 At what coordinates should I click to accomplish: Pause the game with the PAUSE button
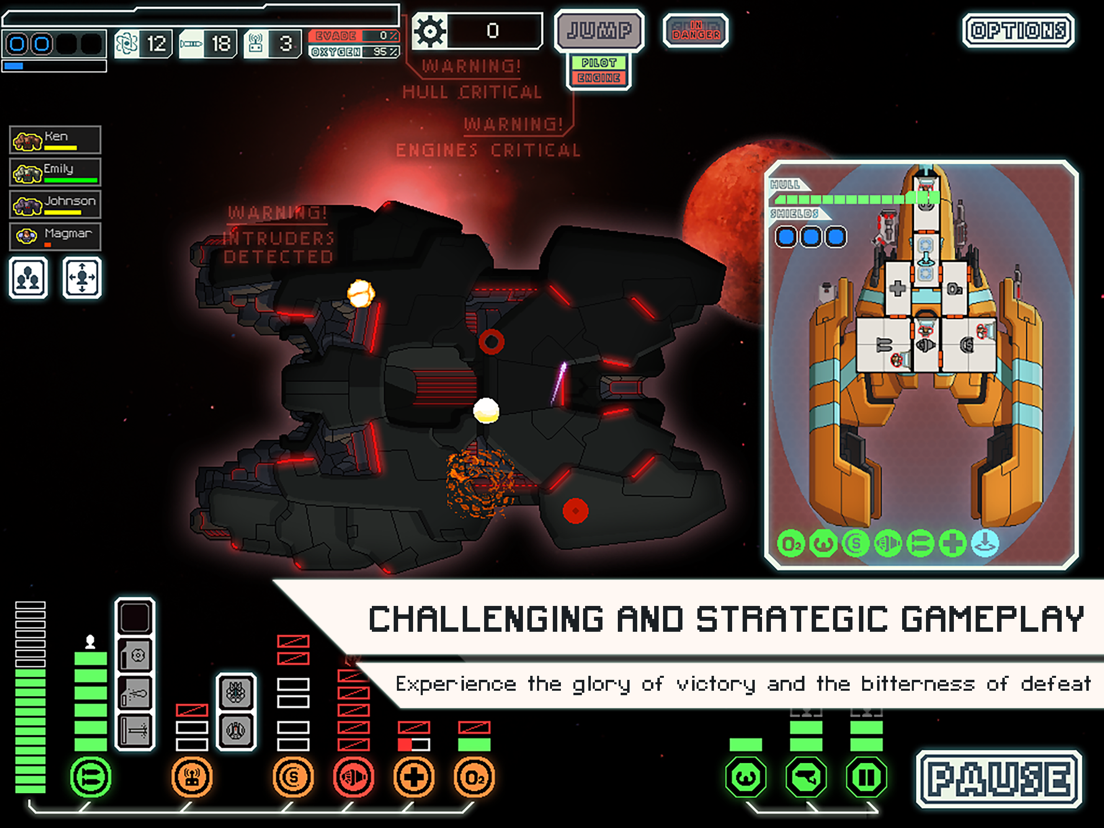coord(999,780)
